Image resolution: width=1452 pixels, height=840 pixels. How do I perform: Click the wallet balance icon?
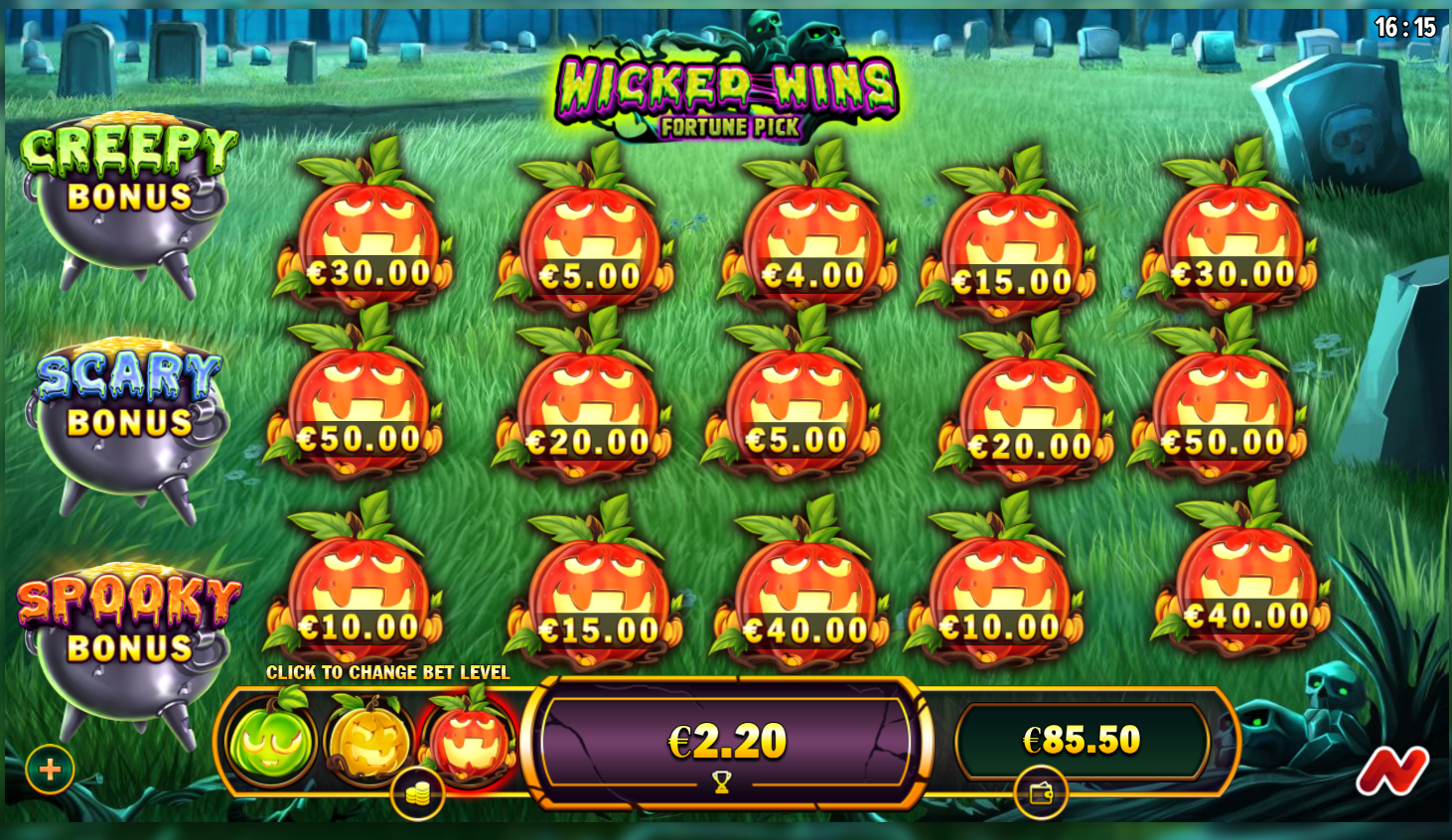tap(1041, 793)
